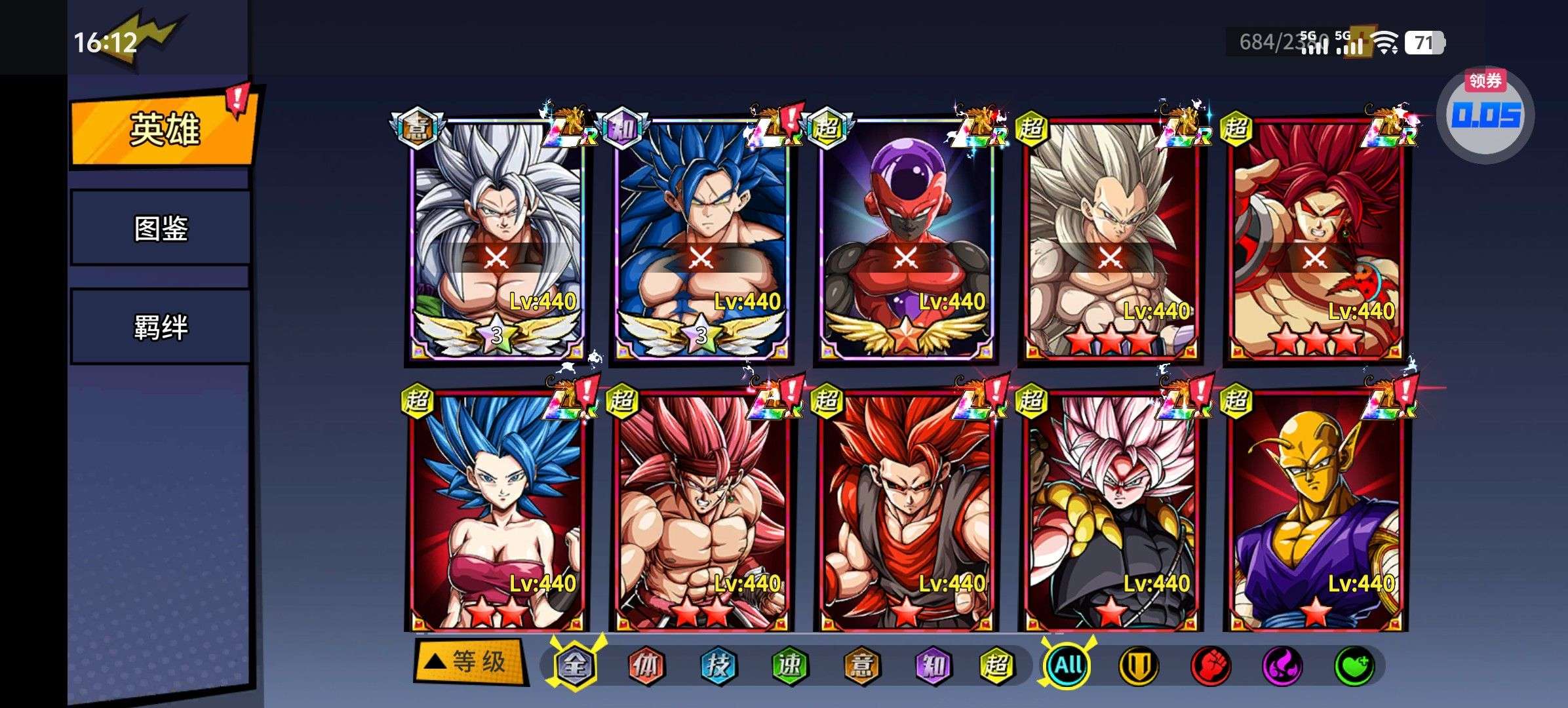The height and width of the screenshot is (708, 1568).
Task: Toggle the 等级 level sort button
Action: click(470, 662)
